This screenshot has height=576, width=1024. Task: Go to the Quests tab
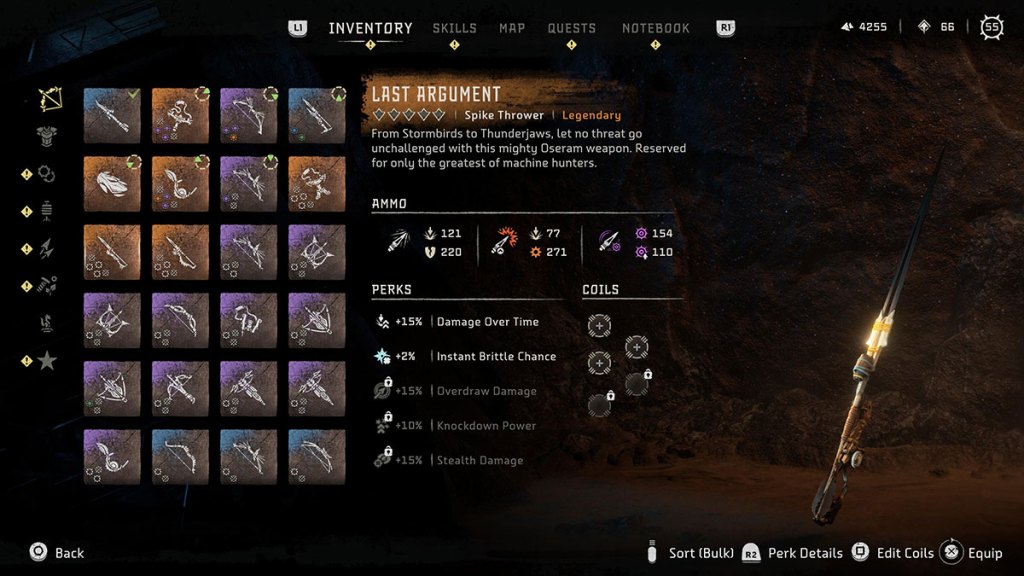click(572, 28)
